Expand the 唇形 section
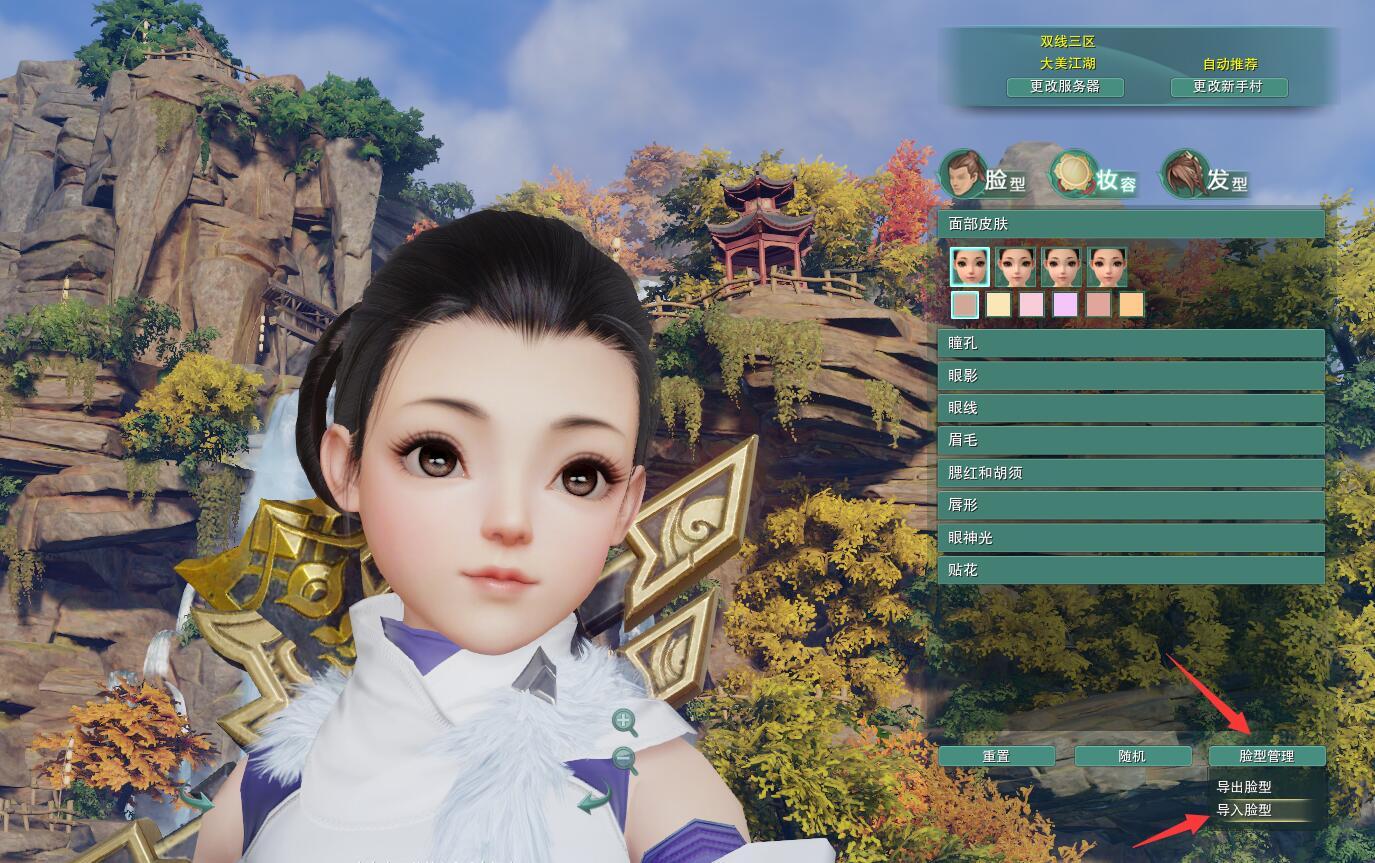 1130,505
